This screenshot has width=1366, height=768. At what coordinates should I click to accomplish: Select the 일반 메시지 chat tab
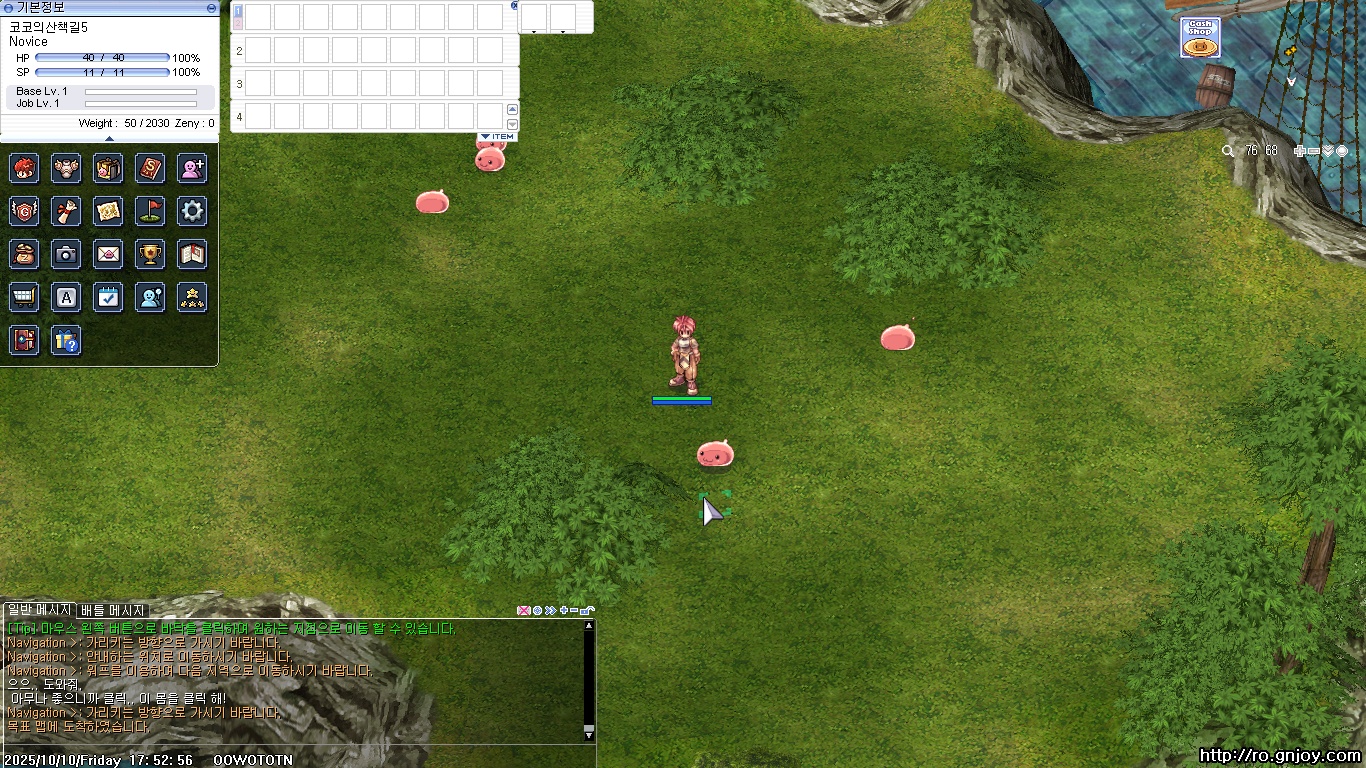click(38, 610)
